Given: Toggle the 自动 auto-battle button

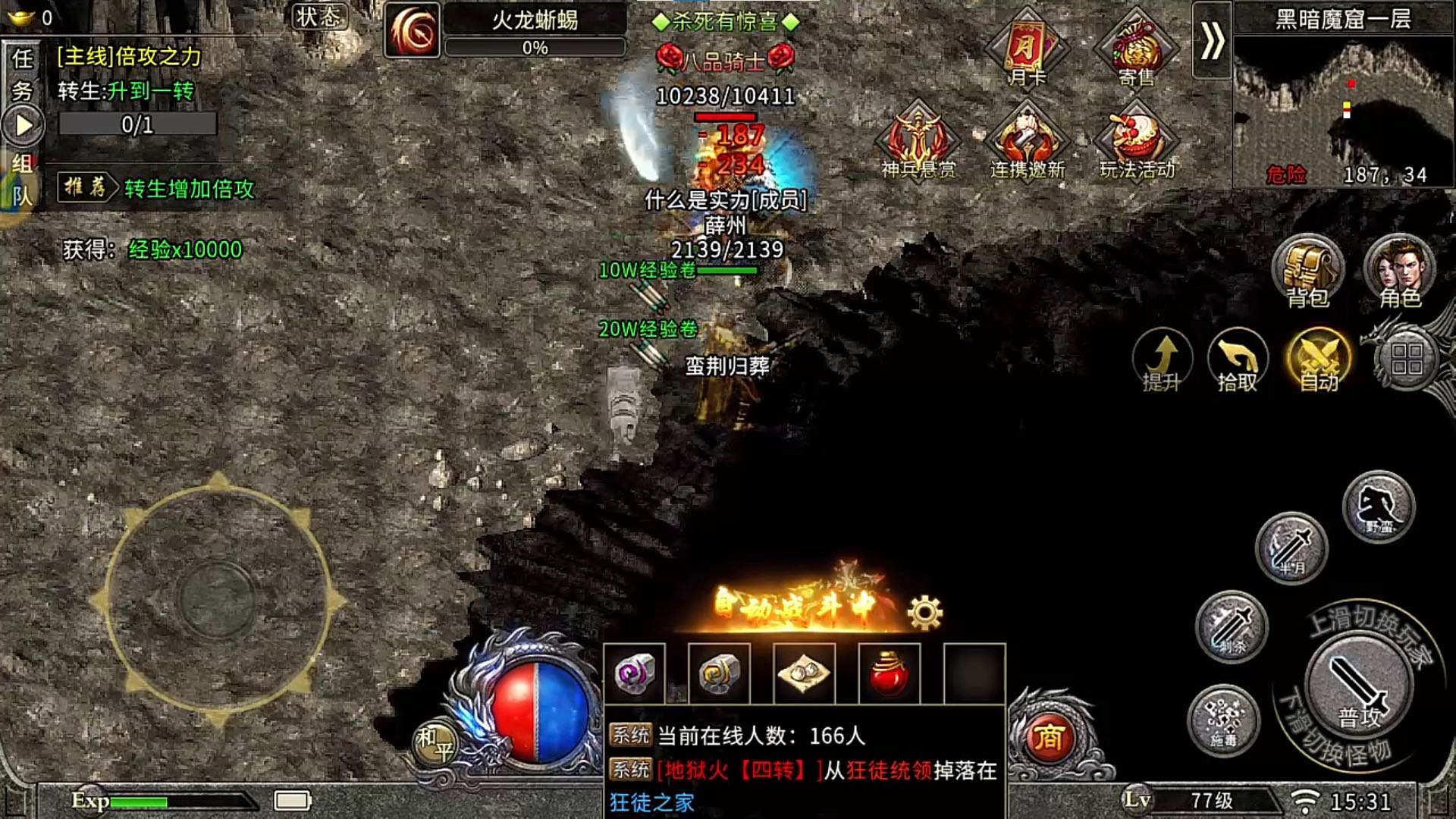Looking at the screenshot, I should 1319,359.
